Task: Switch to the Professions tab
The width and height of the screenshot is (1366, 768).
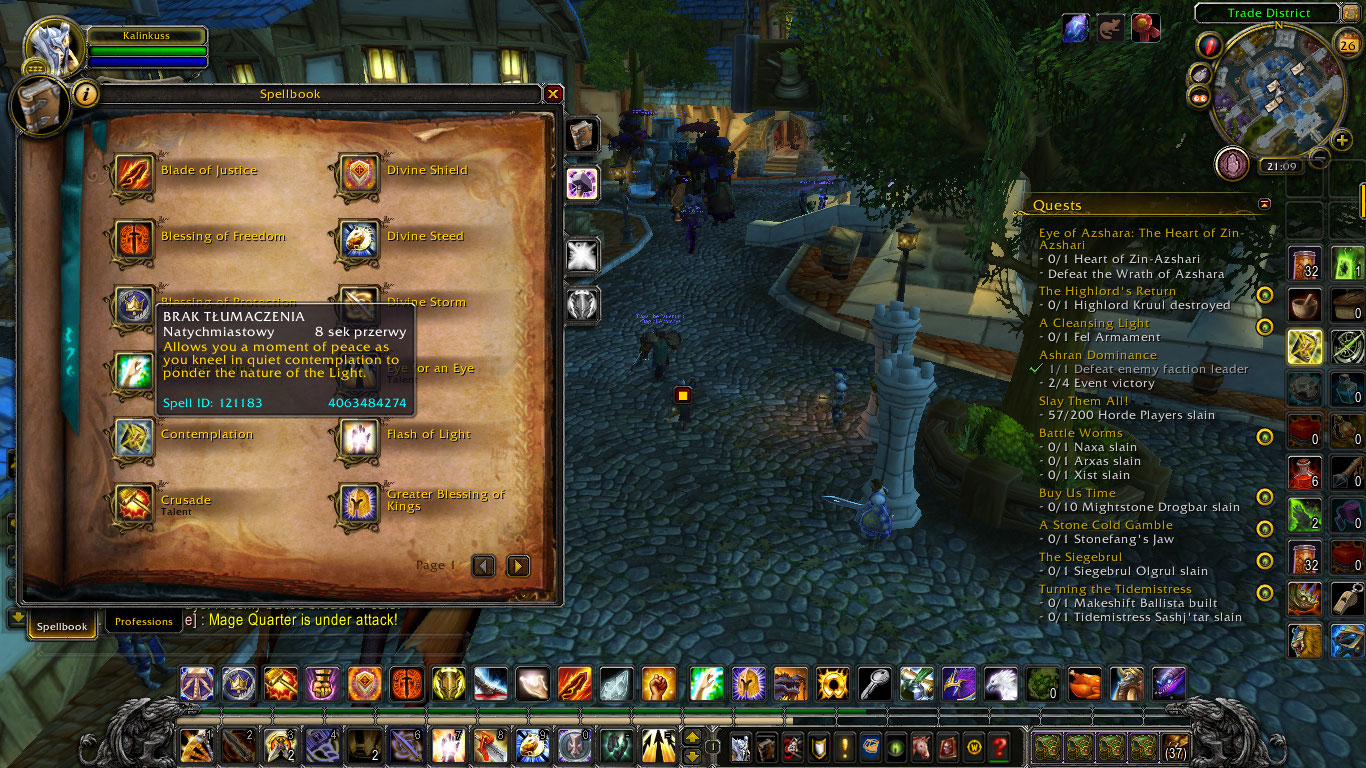Action: 143,621
